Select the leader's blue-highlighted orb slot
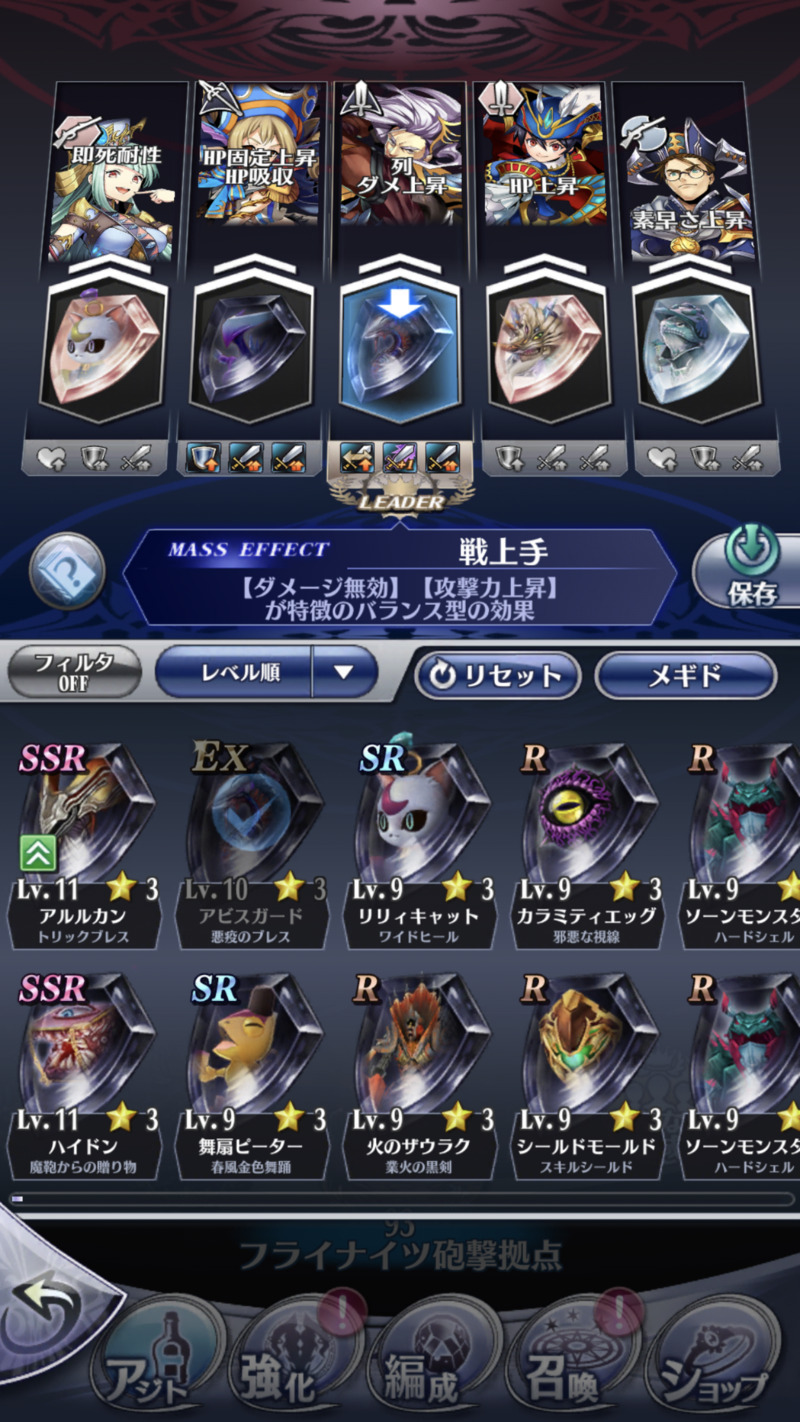Image resolution: width=800 pixels, height=1422 pixels. pyautogui.click(x=400, y=345)
